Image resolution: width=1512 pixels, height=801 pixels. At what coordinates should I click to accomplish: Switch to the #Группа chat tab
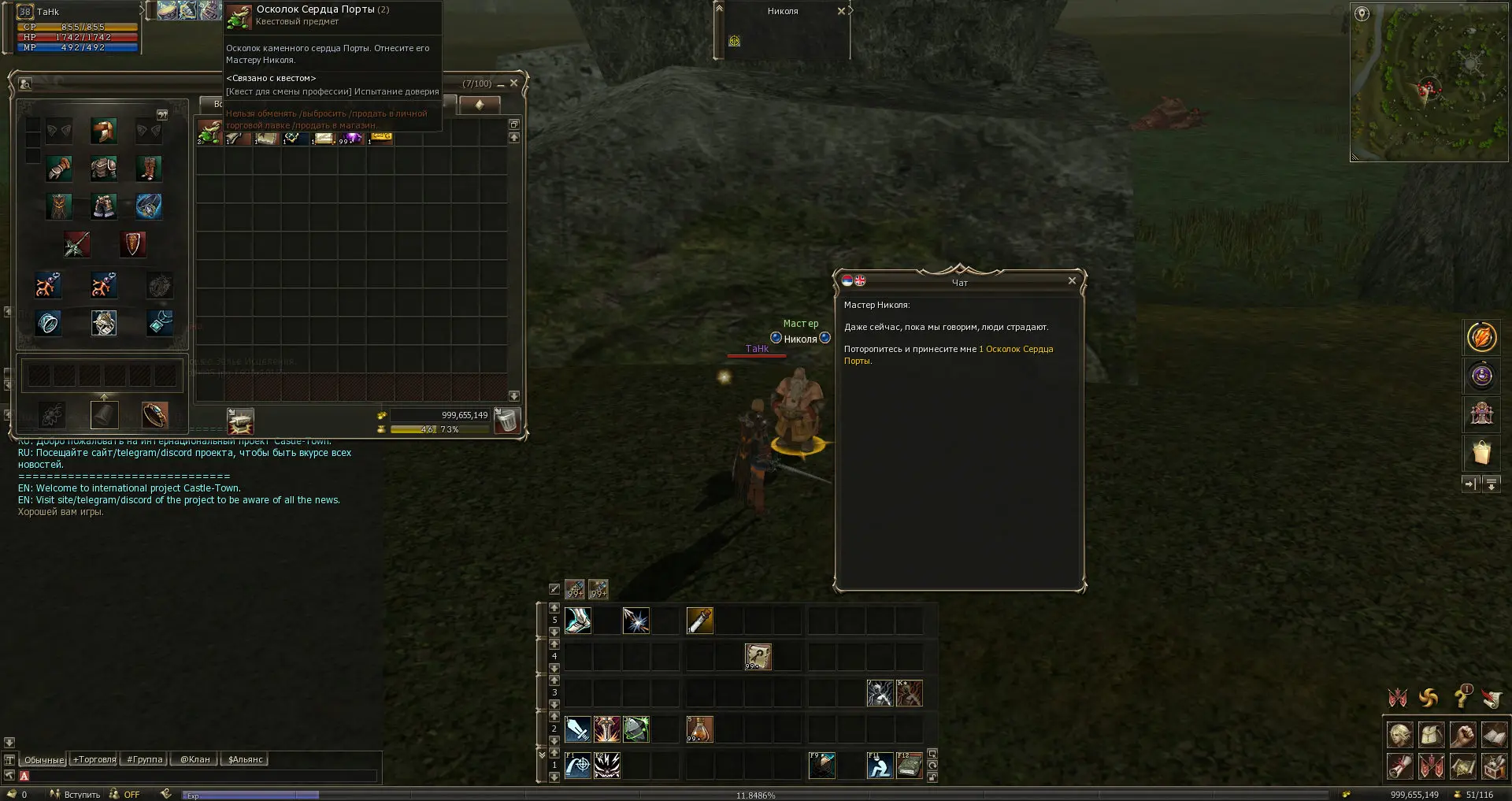click(x=144, y=760)
